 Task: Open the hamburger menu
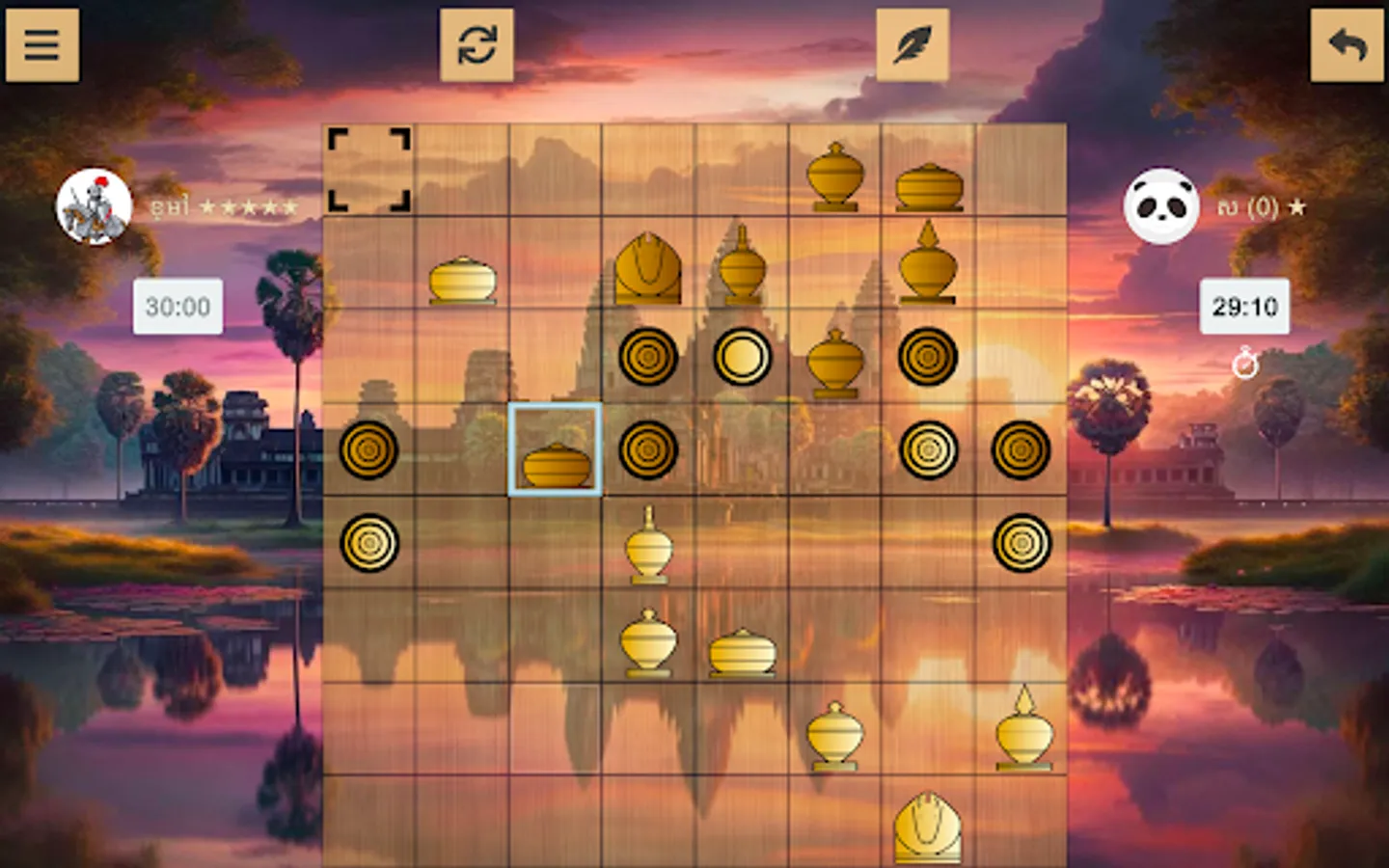pos(41,45)
